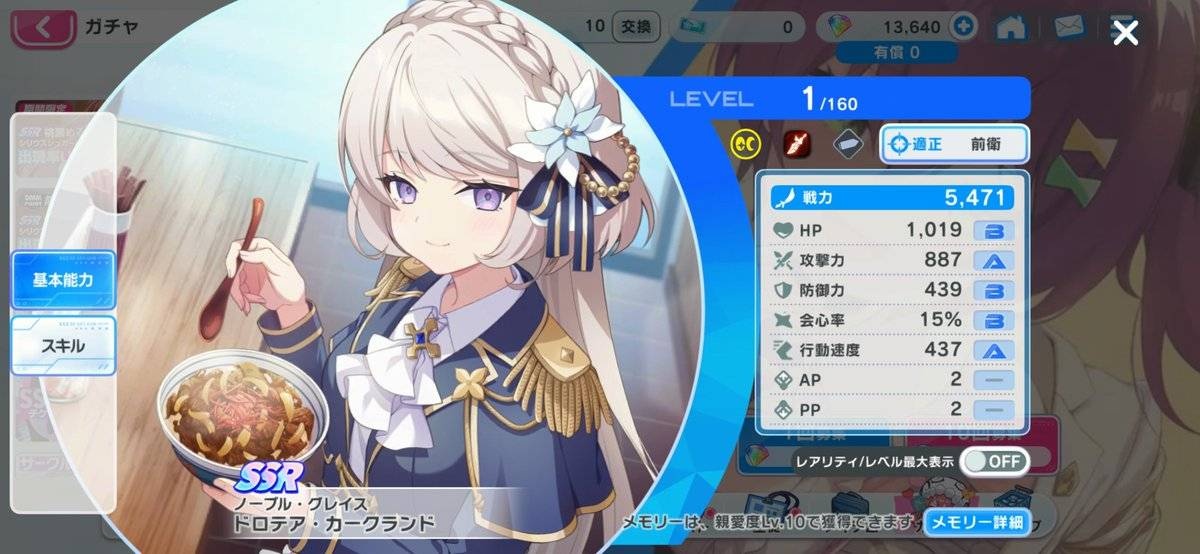Select the grey diamond attribute icon
Viewport: 1200px width, 554px height.
point(849,144)
